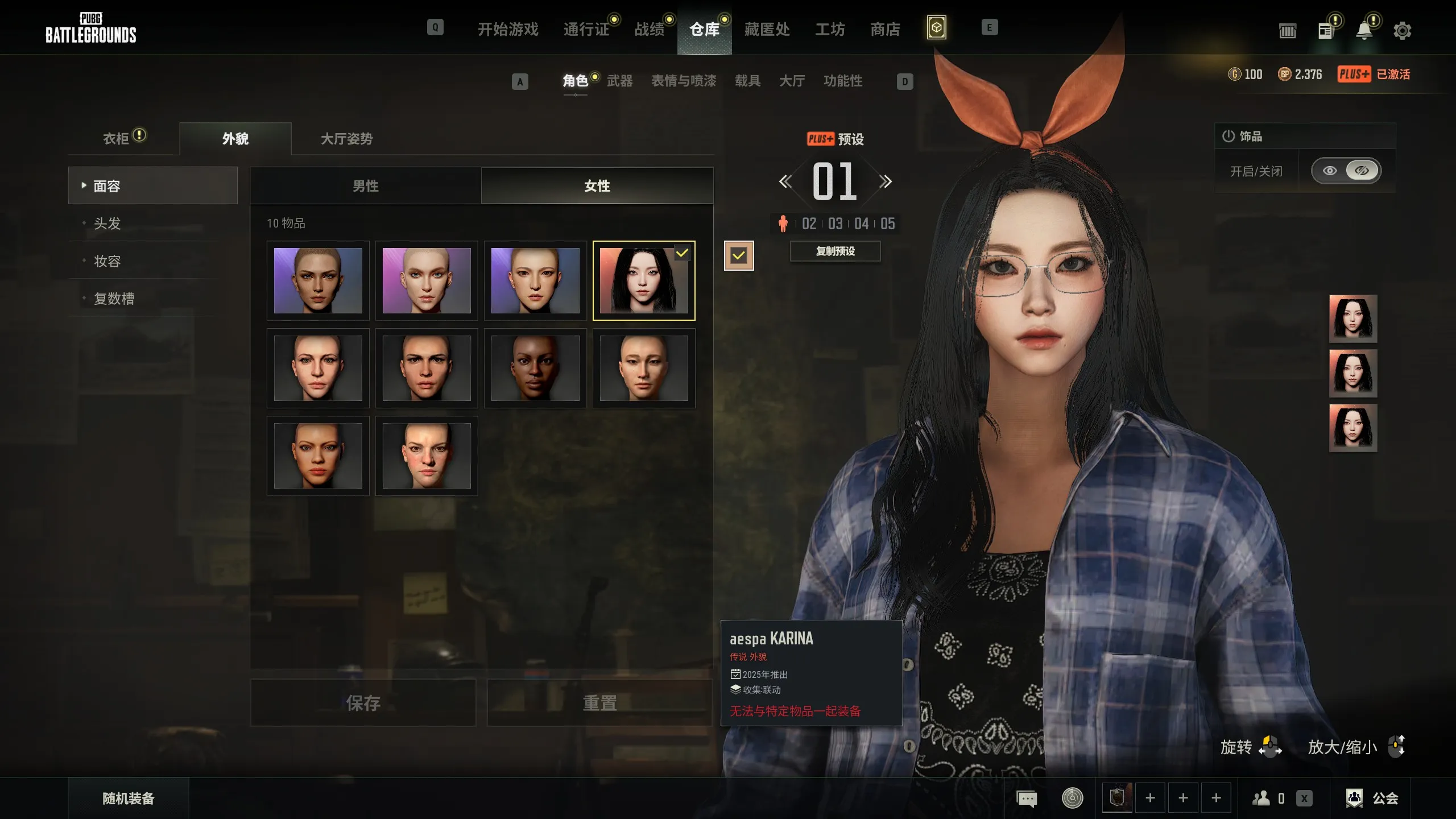
Task: Switch to the 衣柜 (Wardrobe) tab
Action: (117, 138)
